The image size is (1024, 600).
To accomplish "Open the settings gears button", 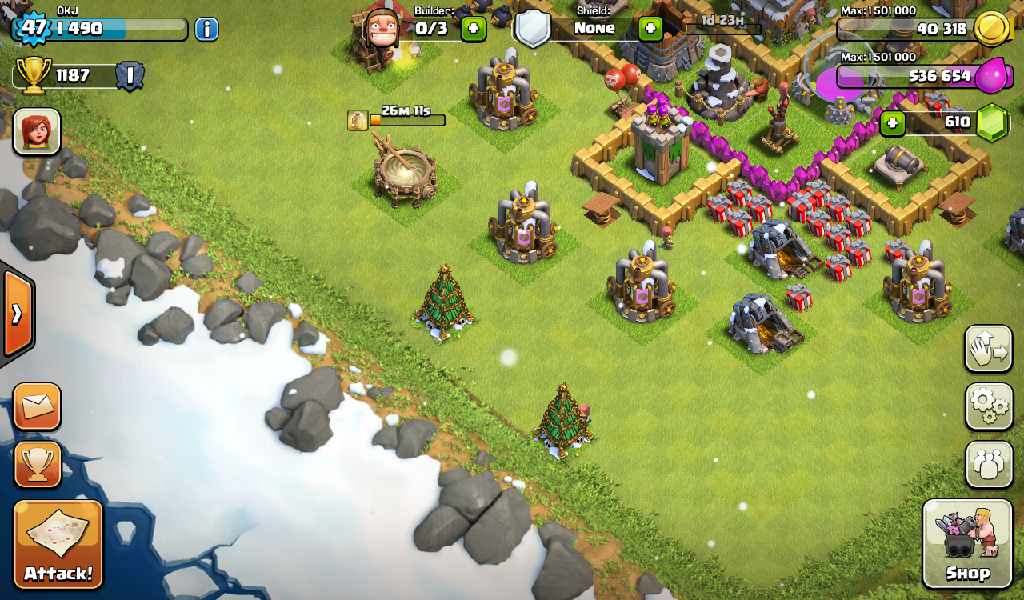I will pos(988,405).
